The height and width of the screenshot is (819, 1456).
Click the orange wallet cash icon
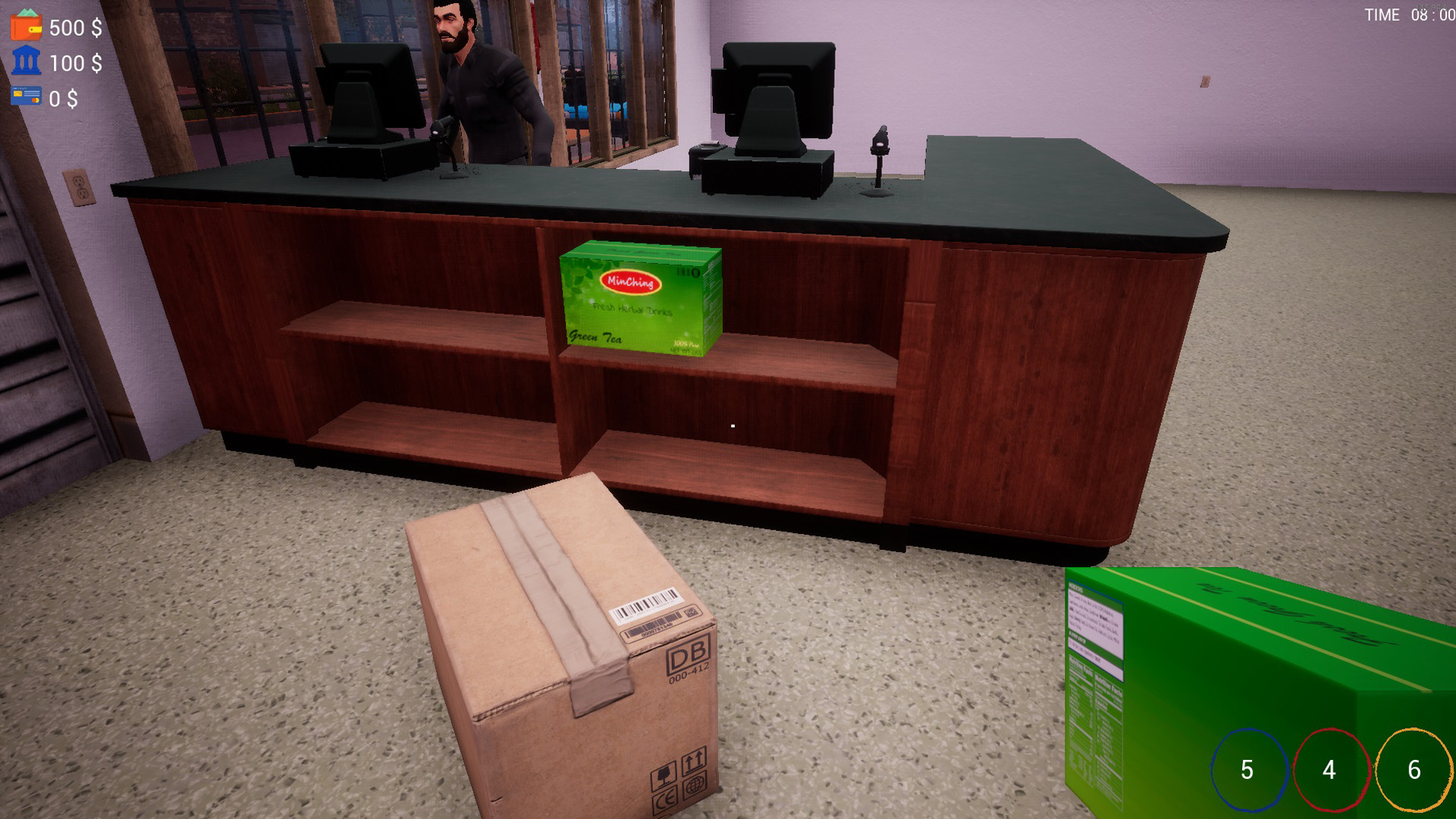tap(24, 29)
